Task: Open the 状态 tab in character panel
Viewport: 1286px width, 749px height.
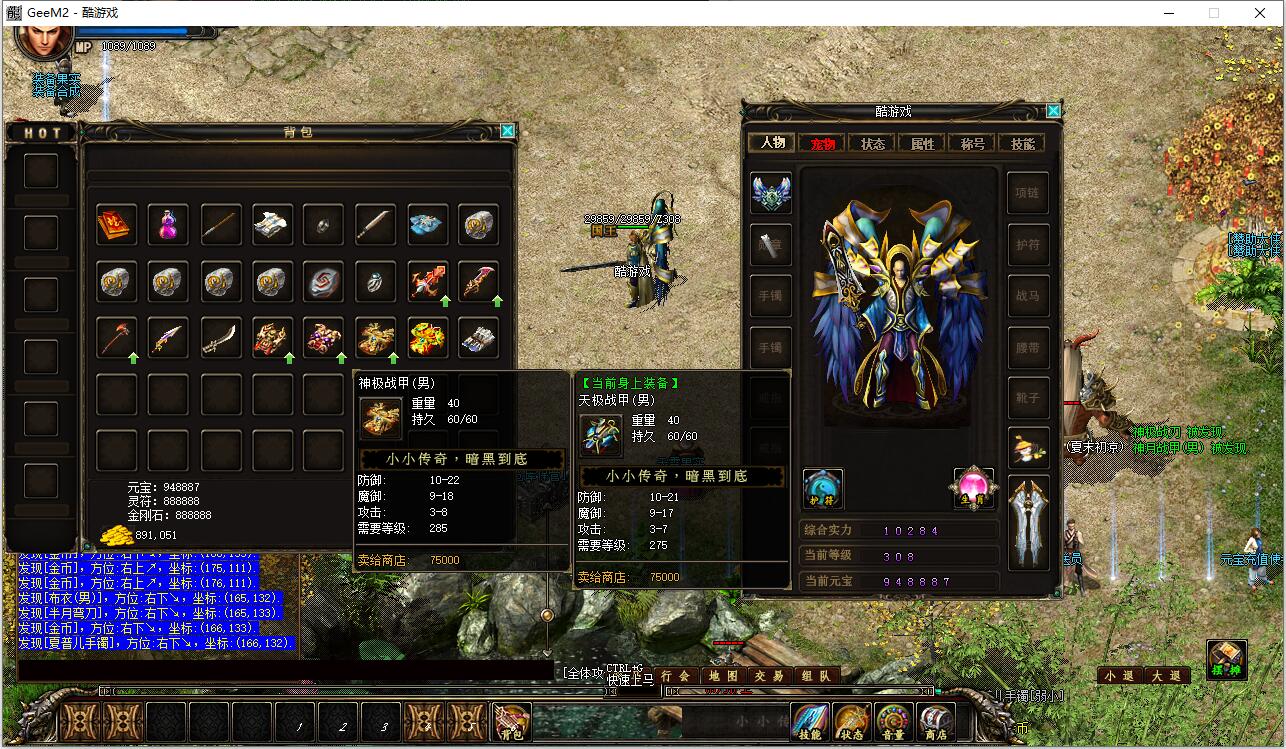Action: click(x=872, y=144)
